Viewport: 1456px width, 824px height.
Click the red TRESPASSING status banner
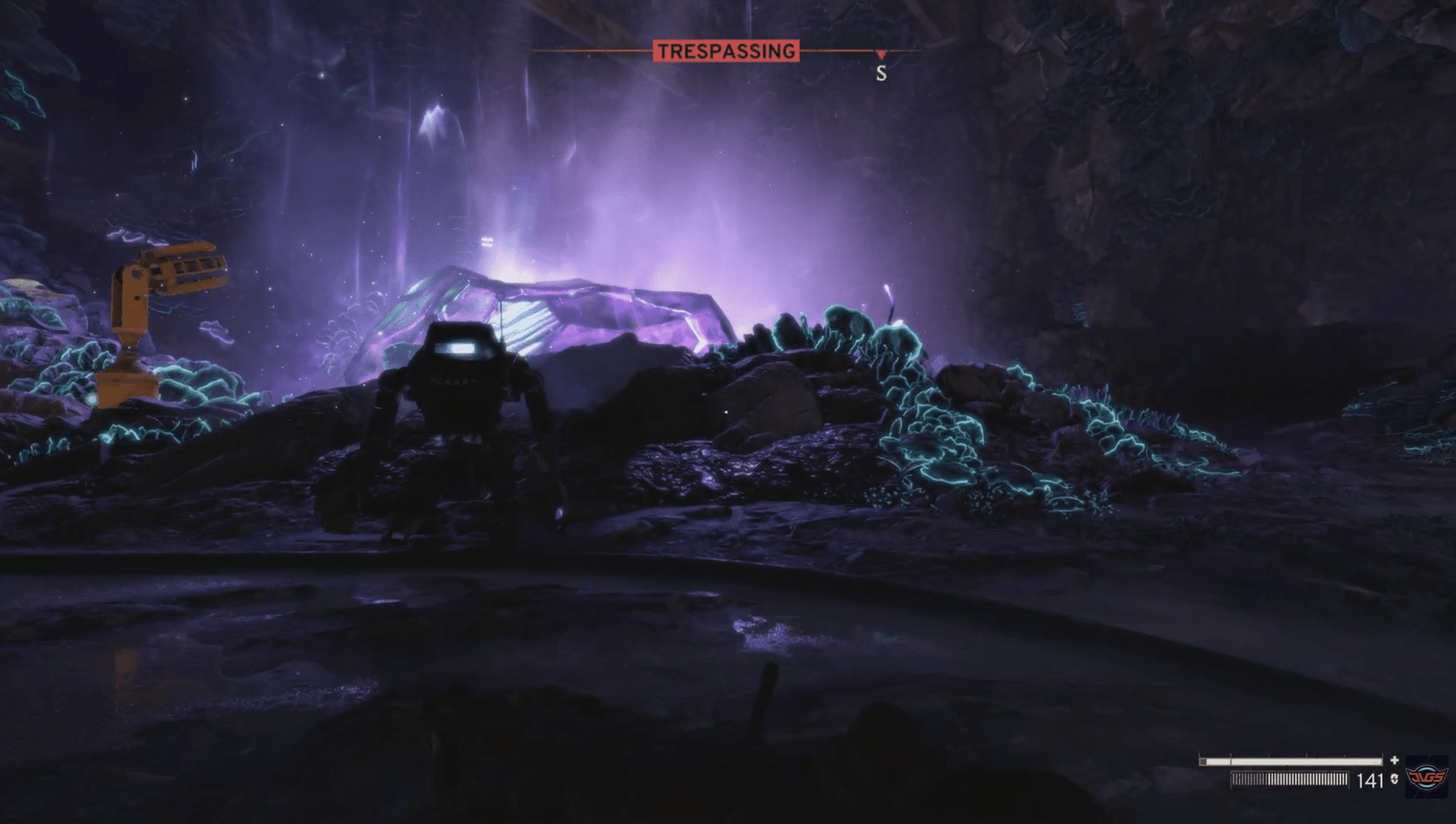coord(725,52)
